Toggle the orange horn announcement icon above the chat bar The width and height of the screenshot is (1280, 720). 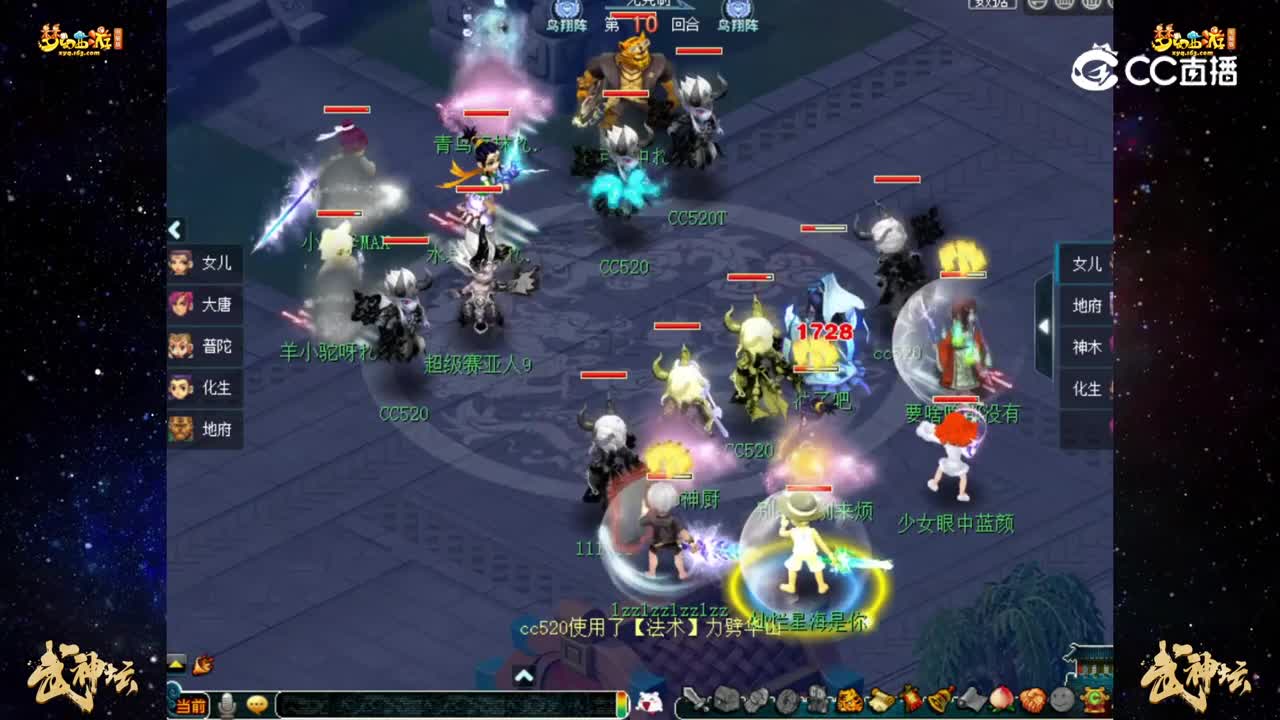(202, 664)
